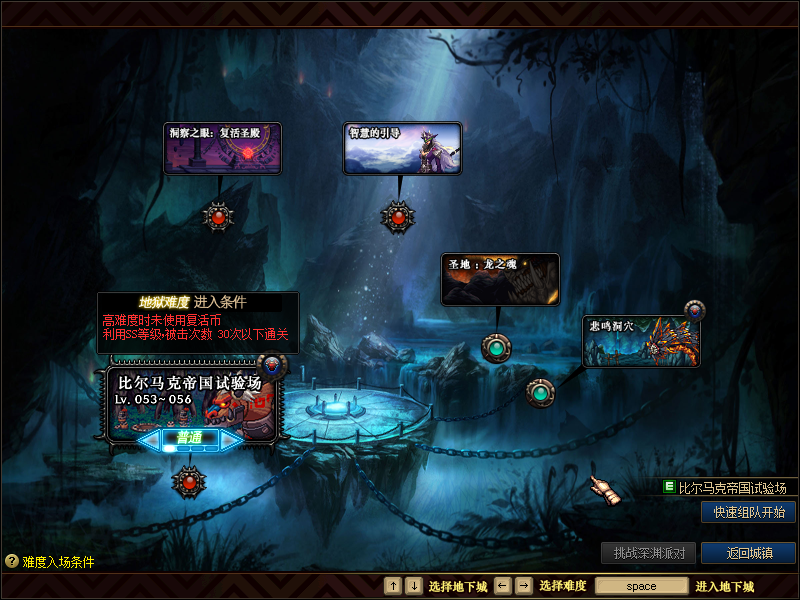Select the 洞察之眼：复活圣殿 dungeon card

tap(222, 148)
